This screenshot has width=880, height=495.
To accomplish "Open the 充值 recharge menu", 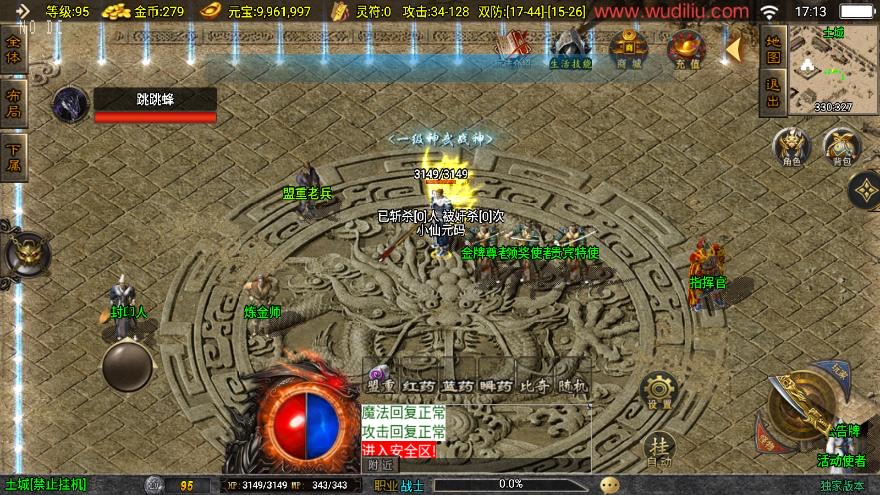I will (x=686, y=50).
